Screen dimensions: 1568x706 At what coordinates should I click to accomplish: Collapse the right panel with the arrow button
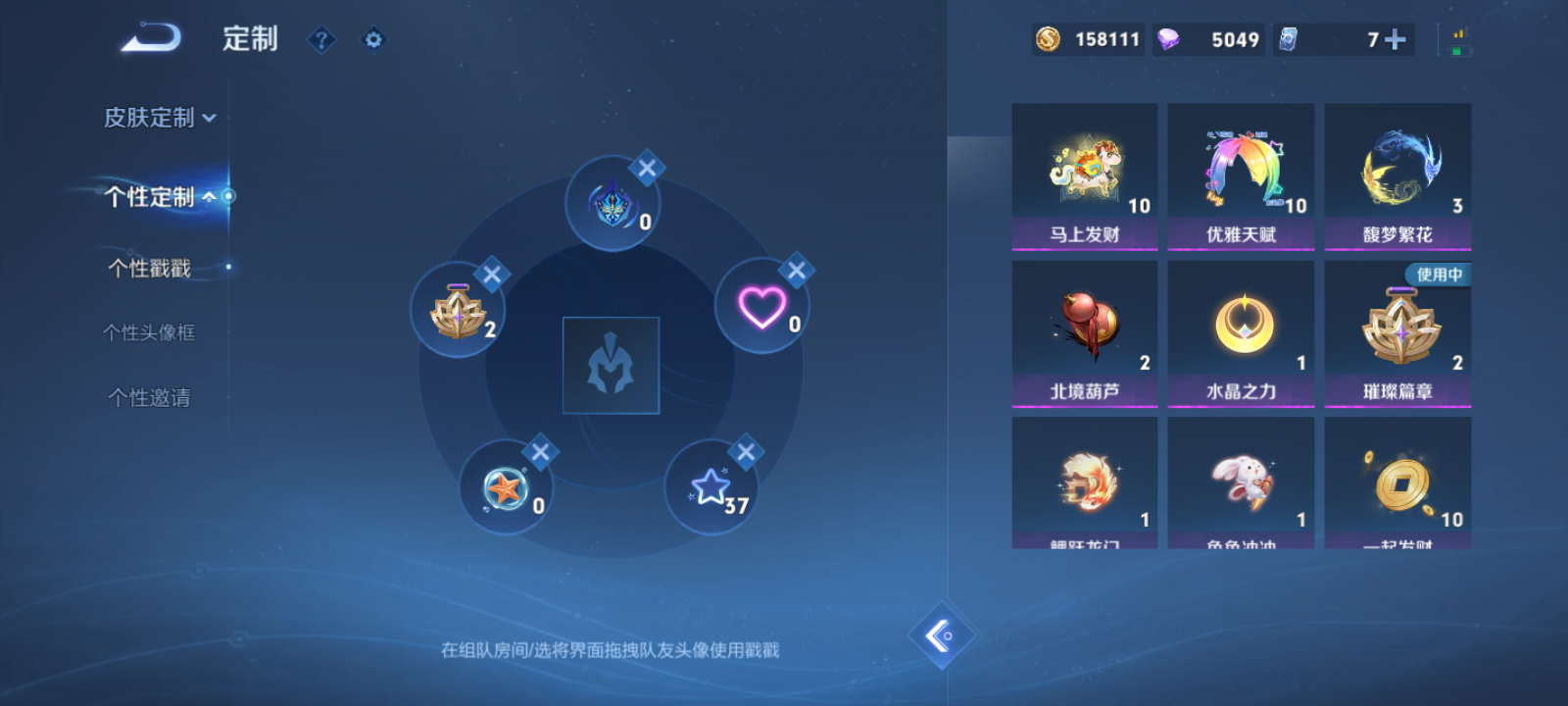click(940, 637)
